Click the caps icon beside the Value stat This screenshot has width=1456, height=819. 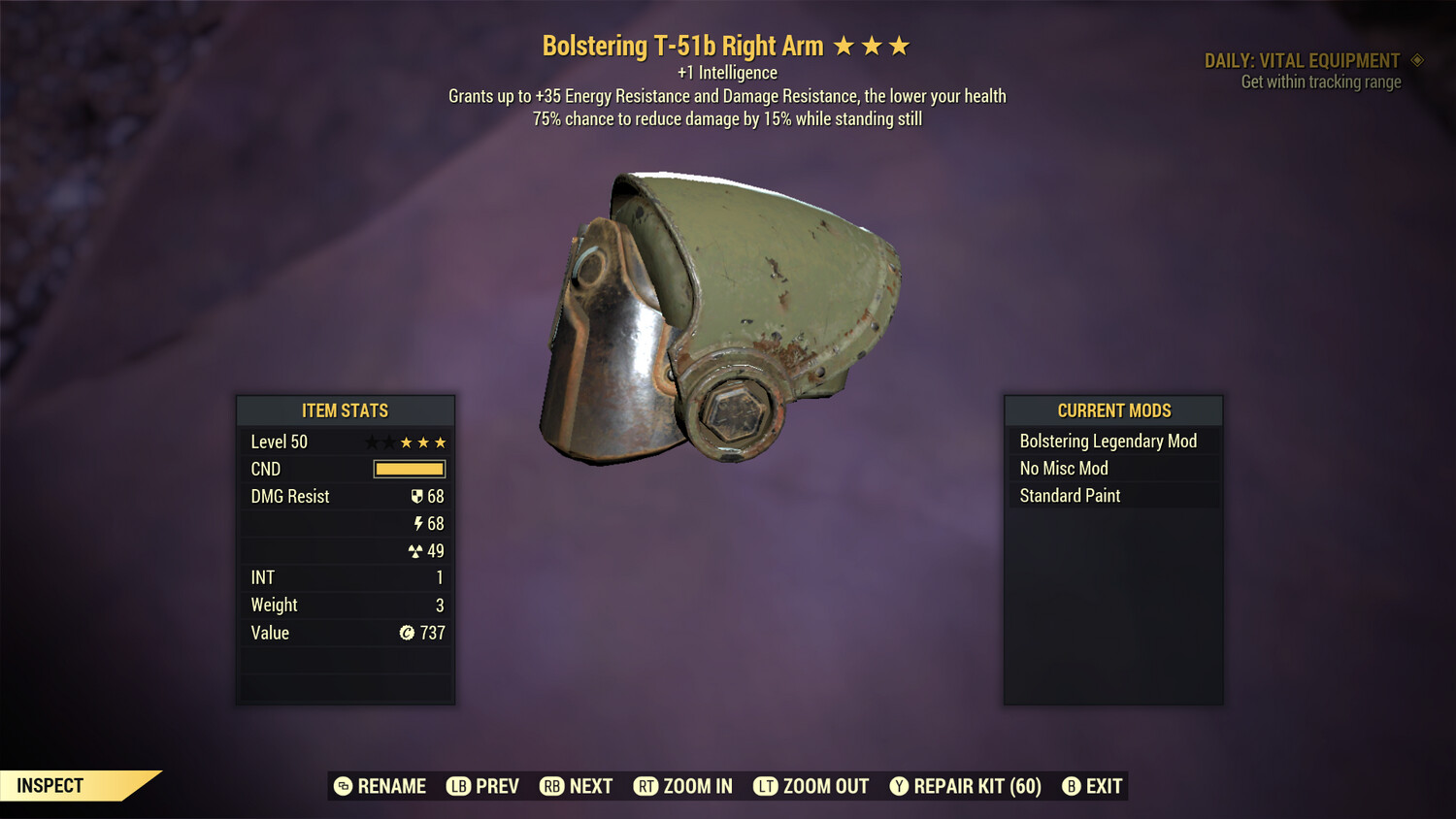409,633
